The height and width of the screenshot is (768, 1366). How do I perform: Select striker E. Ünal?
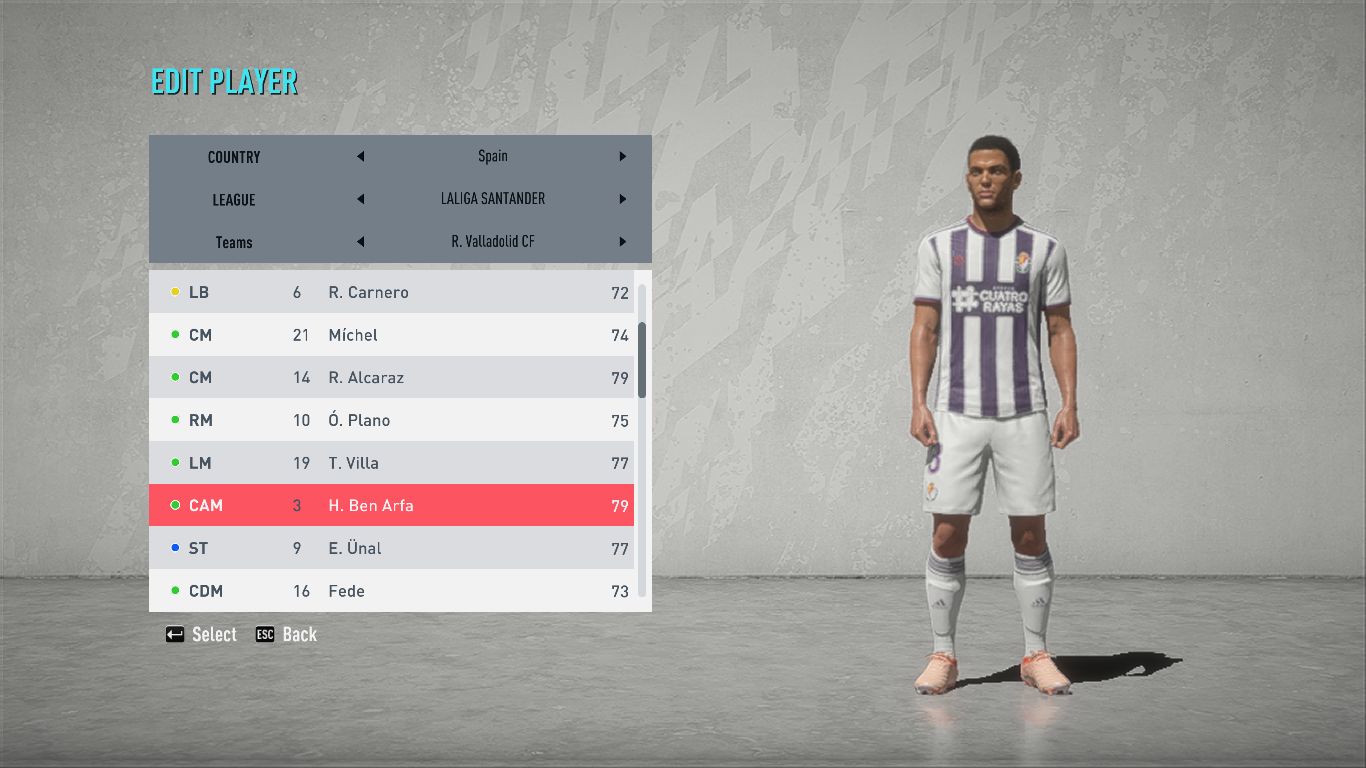point(390,548)
